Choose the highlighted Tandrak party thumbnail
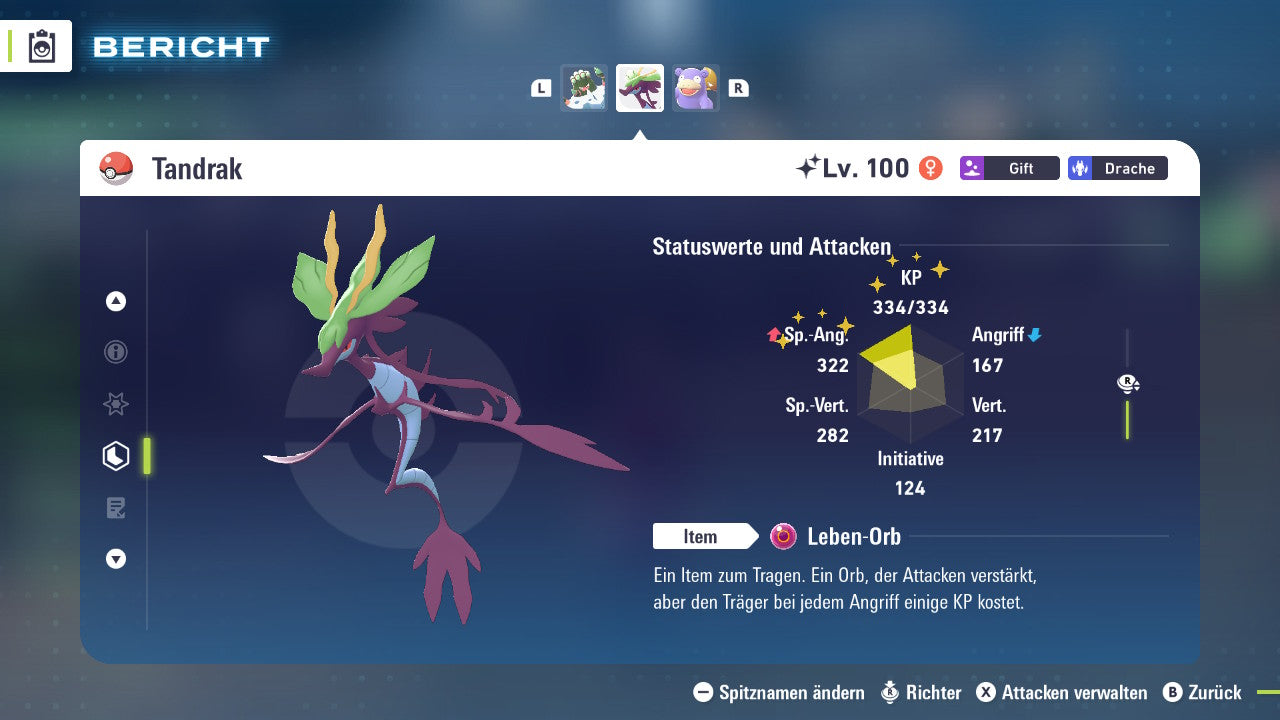Viewport: 1280px width, 720px height. coord(640,88)
